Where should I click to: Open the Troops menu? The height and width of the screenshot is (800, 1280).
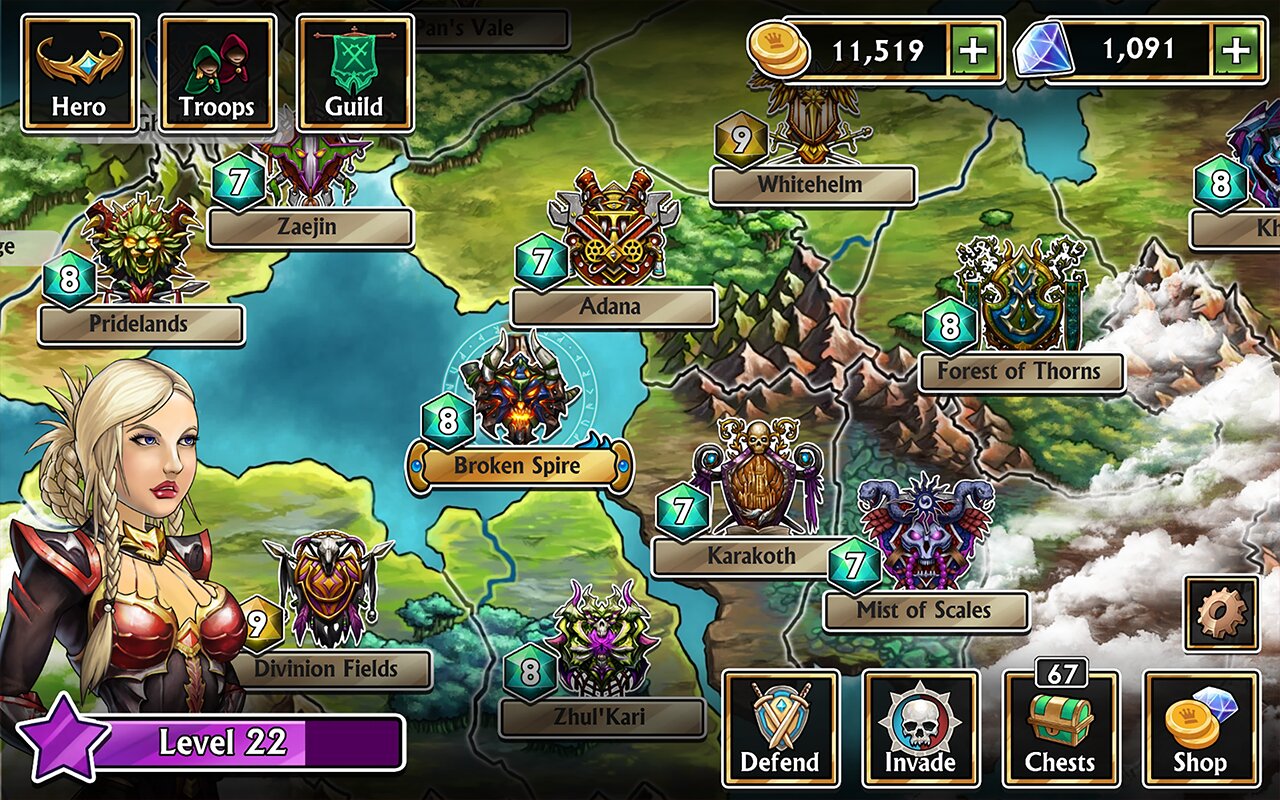217,73
